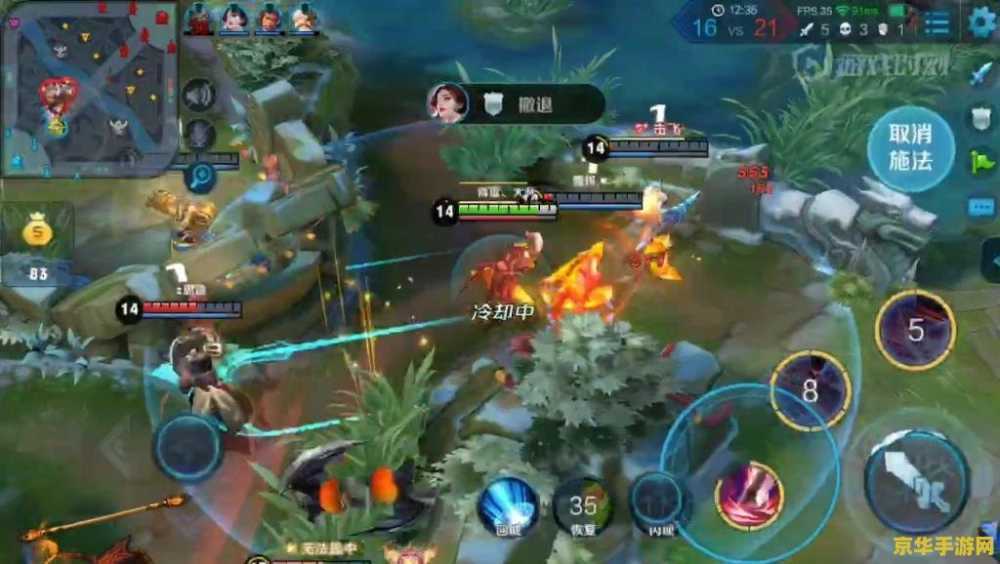
Task: Toggle the microphone voice icon
Action: click(200, 135)
